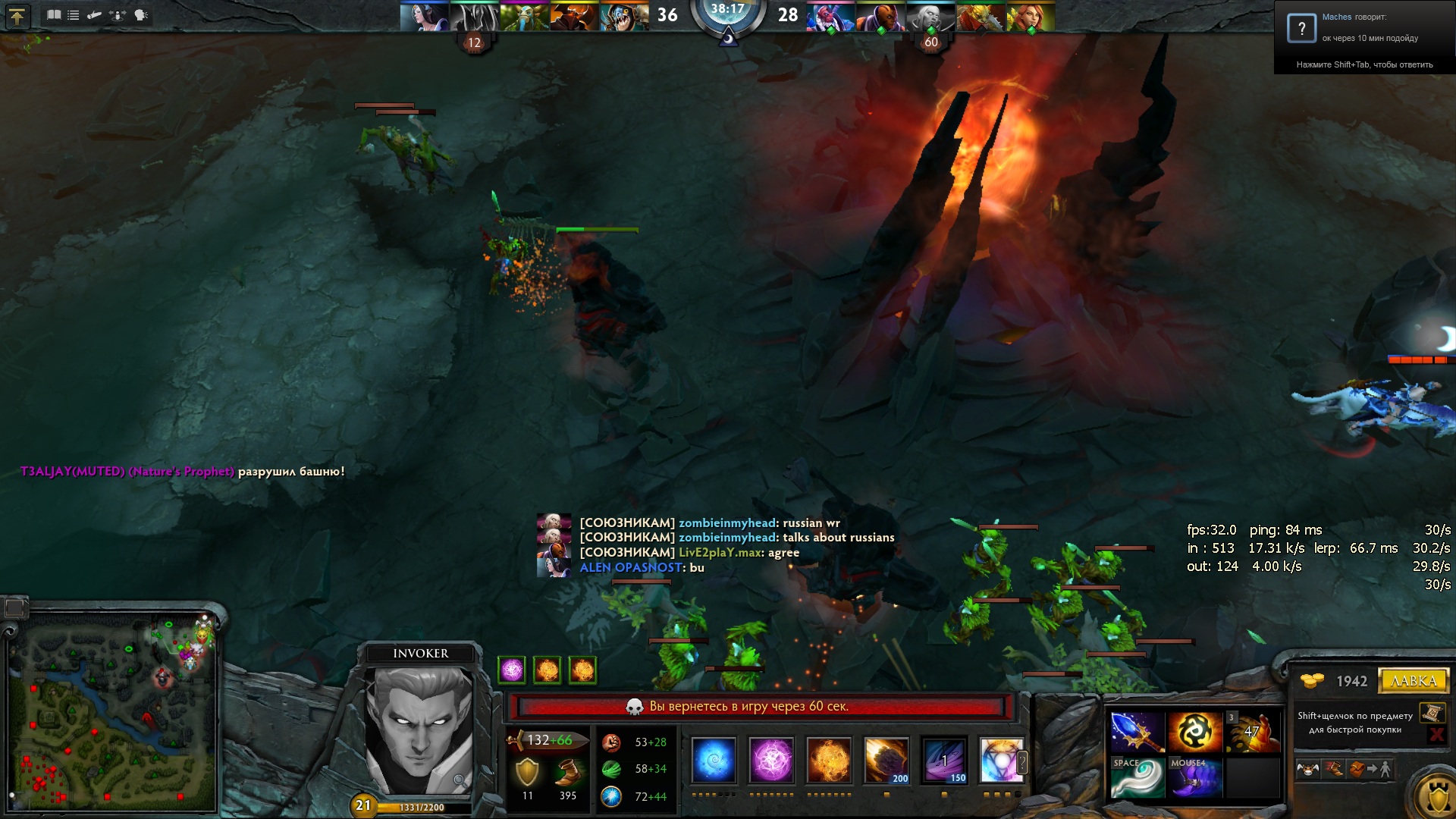The width and height of the screenshot is (1456, 819).
Task: Activate the Wex orb ability
Action: (x=771, y=760)
